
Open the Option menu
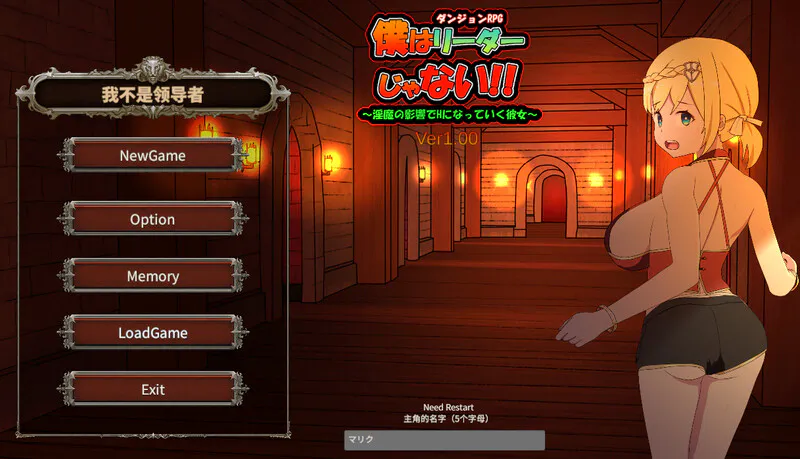click(152, 219)
